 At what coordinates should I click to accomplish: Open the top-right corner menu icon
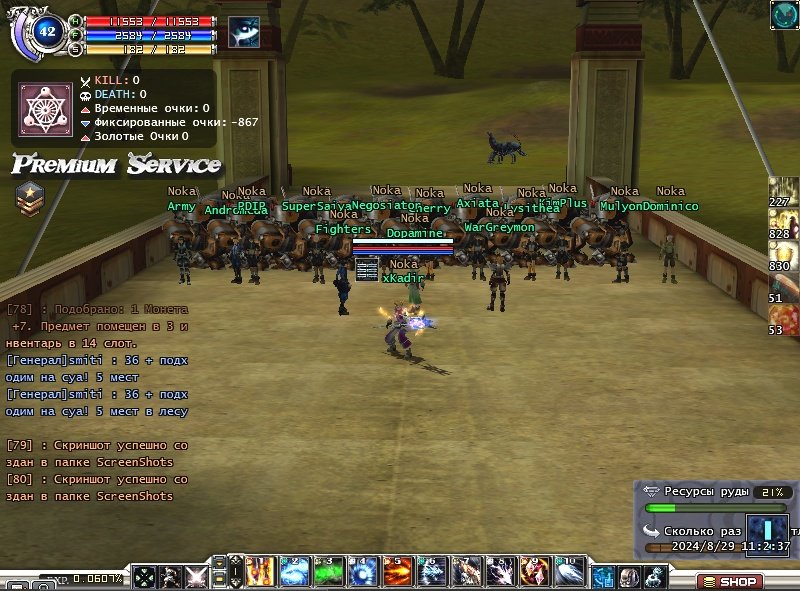(x=784, y=15)
